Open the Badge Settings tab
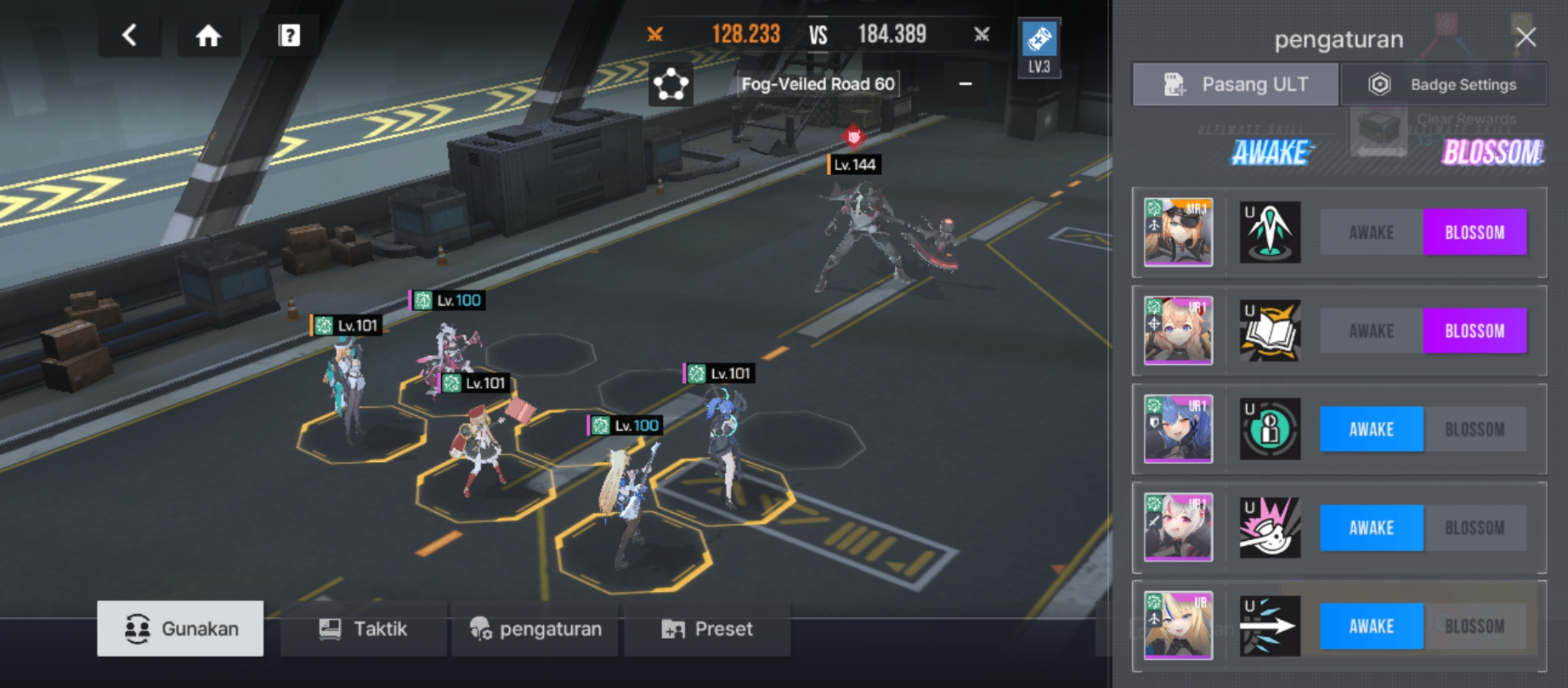 click(x=1444, y=84)
